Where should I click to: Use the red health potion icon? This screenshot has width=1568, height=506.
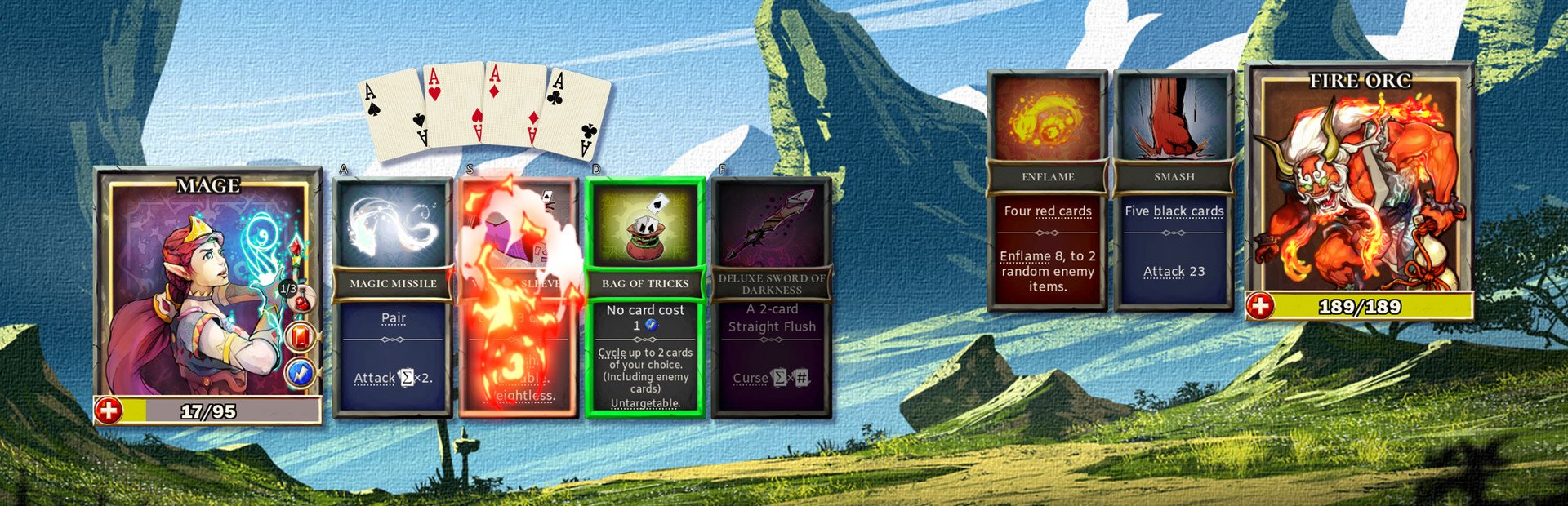coord(301,301)
